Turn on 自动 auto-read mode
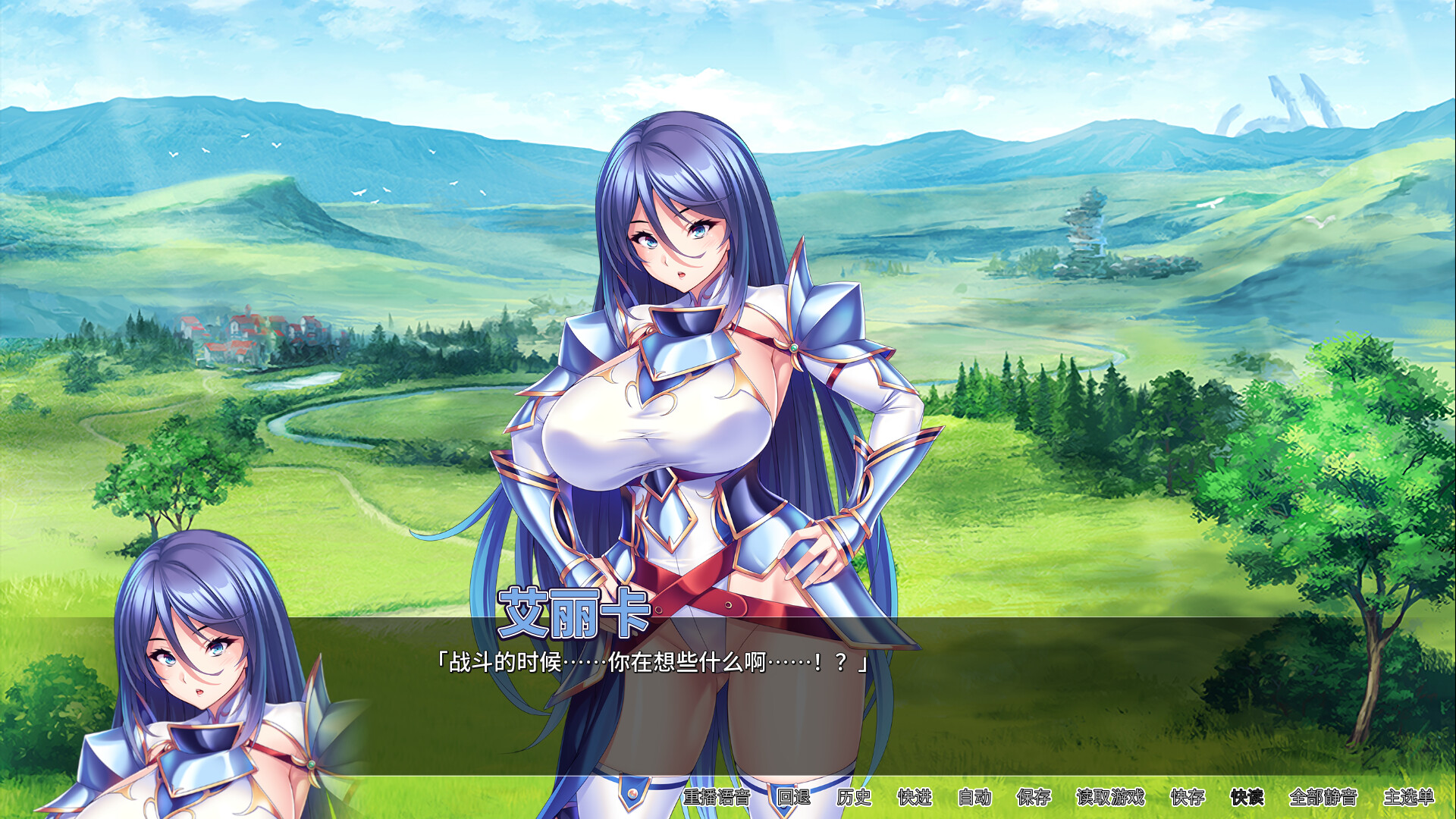Viewport: 1456px width, 819px height. (975, 798)
